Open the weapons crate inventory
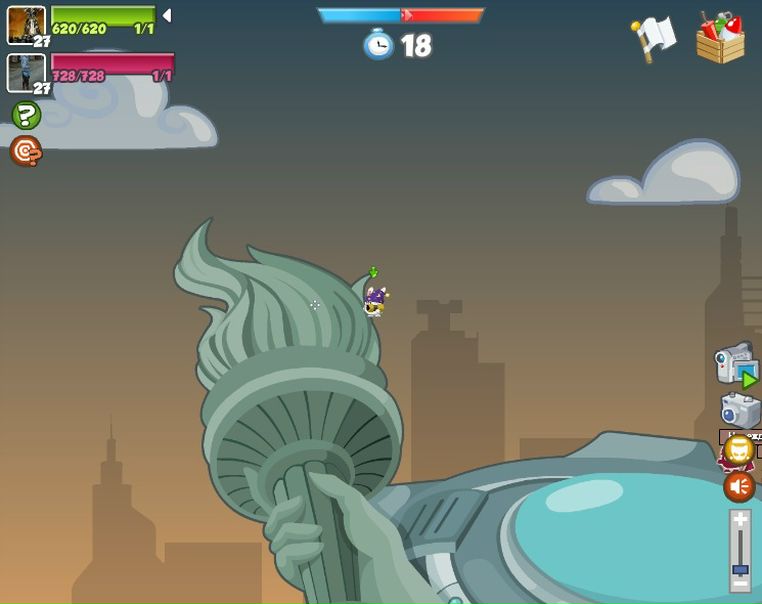Screen dimensions: 762x604 (721, 38)
